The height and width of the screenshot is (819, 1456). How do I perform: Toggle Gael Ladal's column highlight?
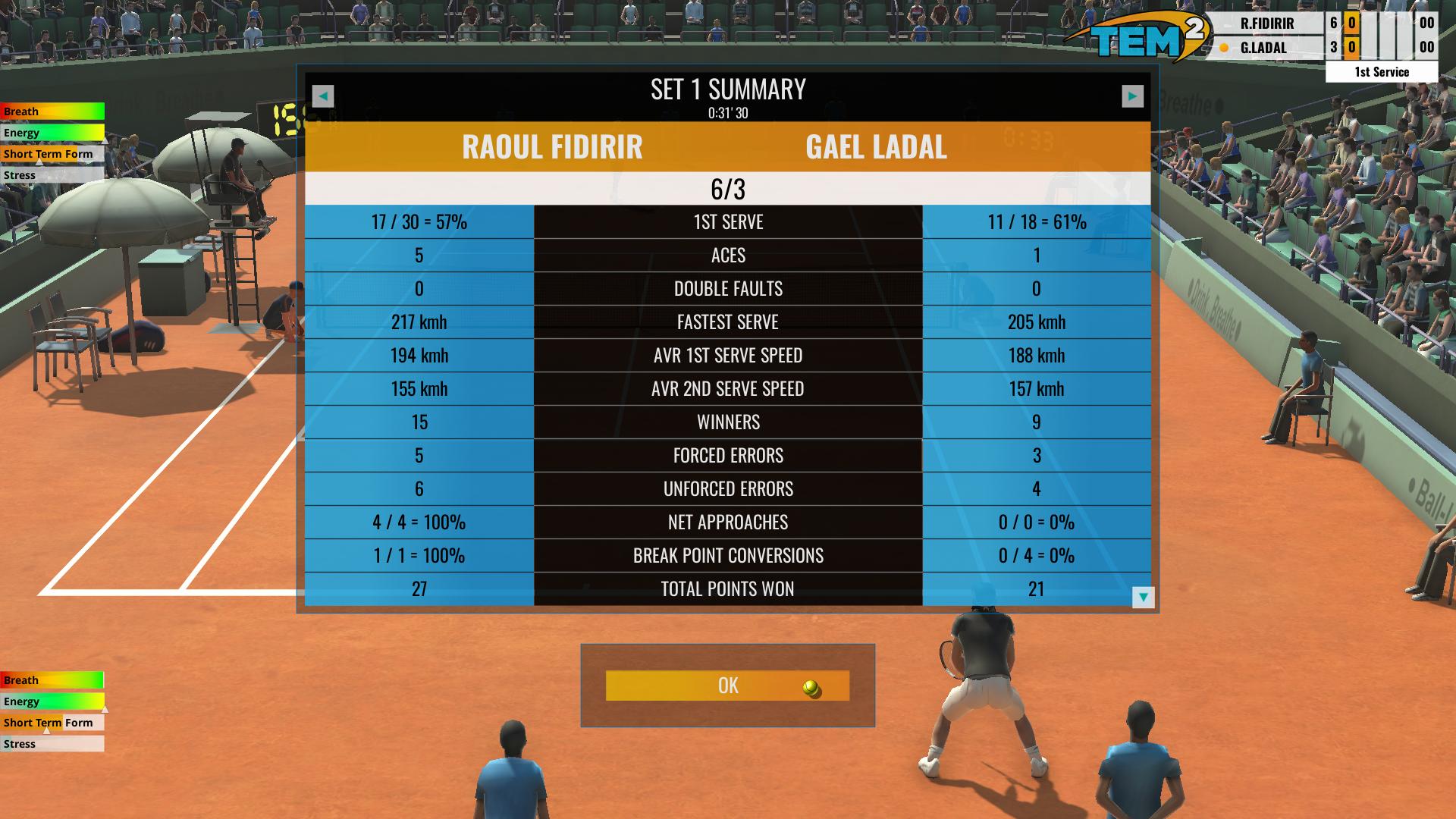click(x=877, y=148)
